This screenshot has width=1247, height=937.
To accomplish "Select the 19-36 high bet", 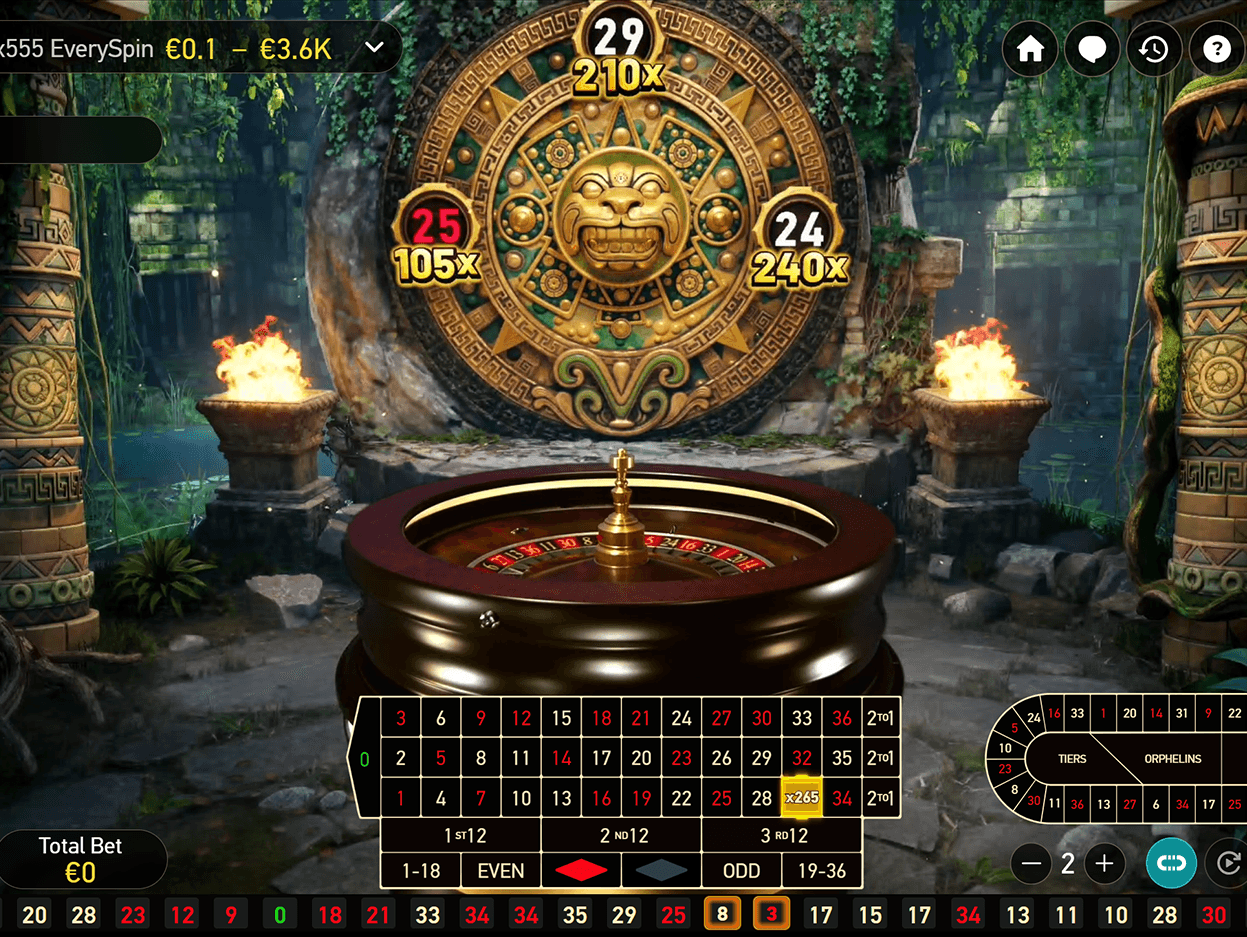I will [x=822, y=871].
